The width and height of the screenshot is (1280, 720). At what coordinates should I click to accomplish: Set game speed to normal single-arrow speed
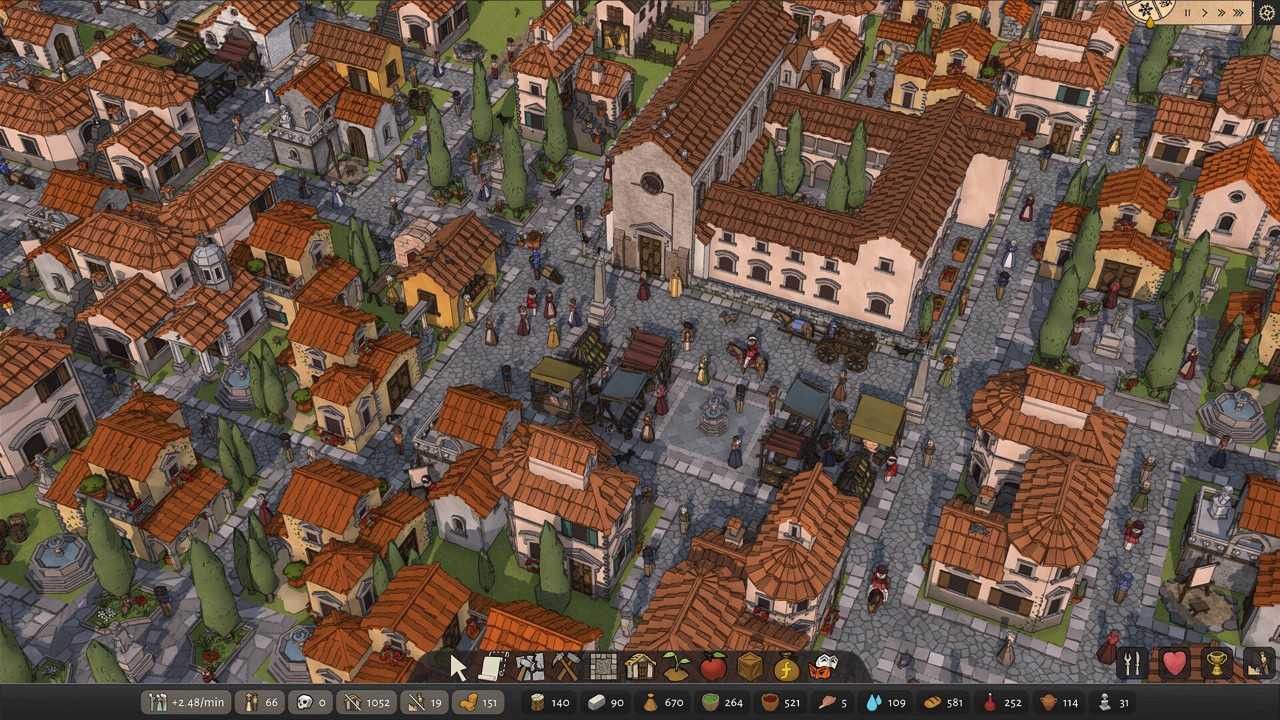click(1205, 12)
